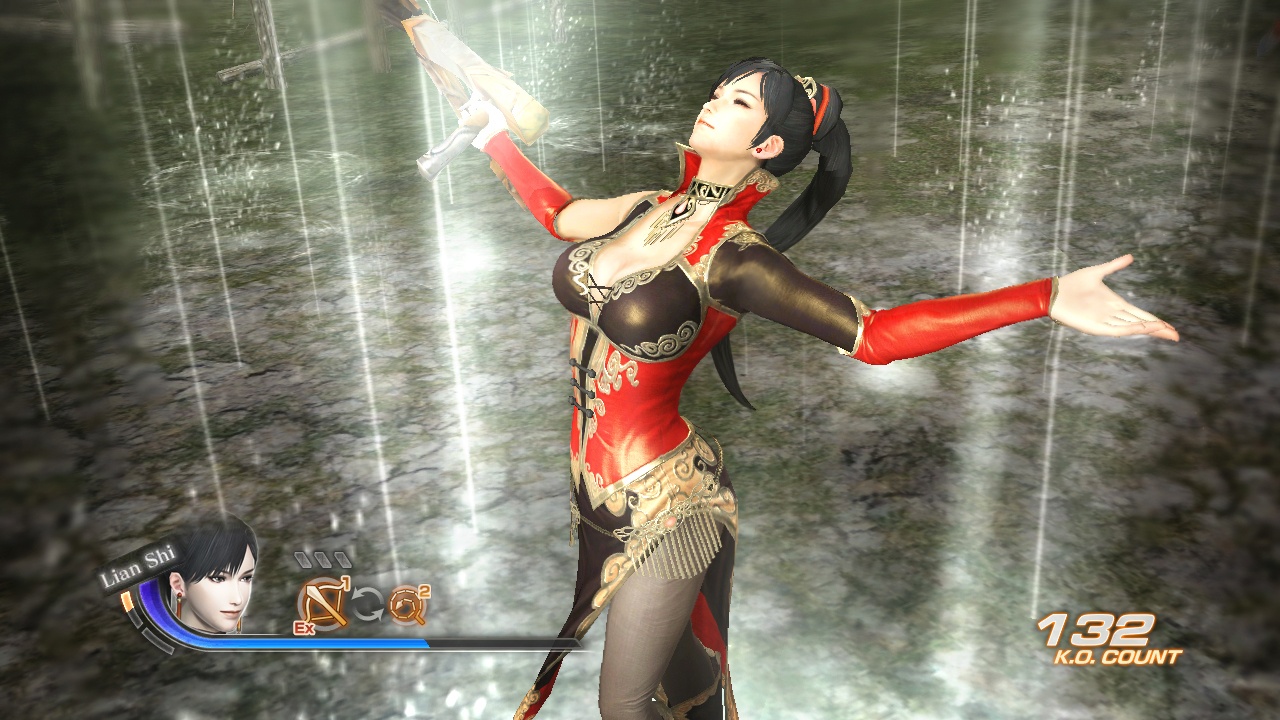Toggle the weapon swap indicator between the weapons

point(367,602)
